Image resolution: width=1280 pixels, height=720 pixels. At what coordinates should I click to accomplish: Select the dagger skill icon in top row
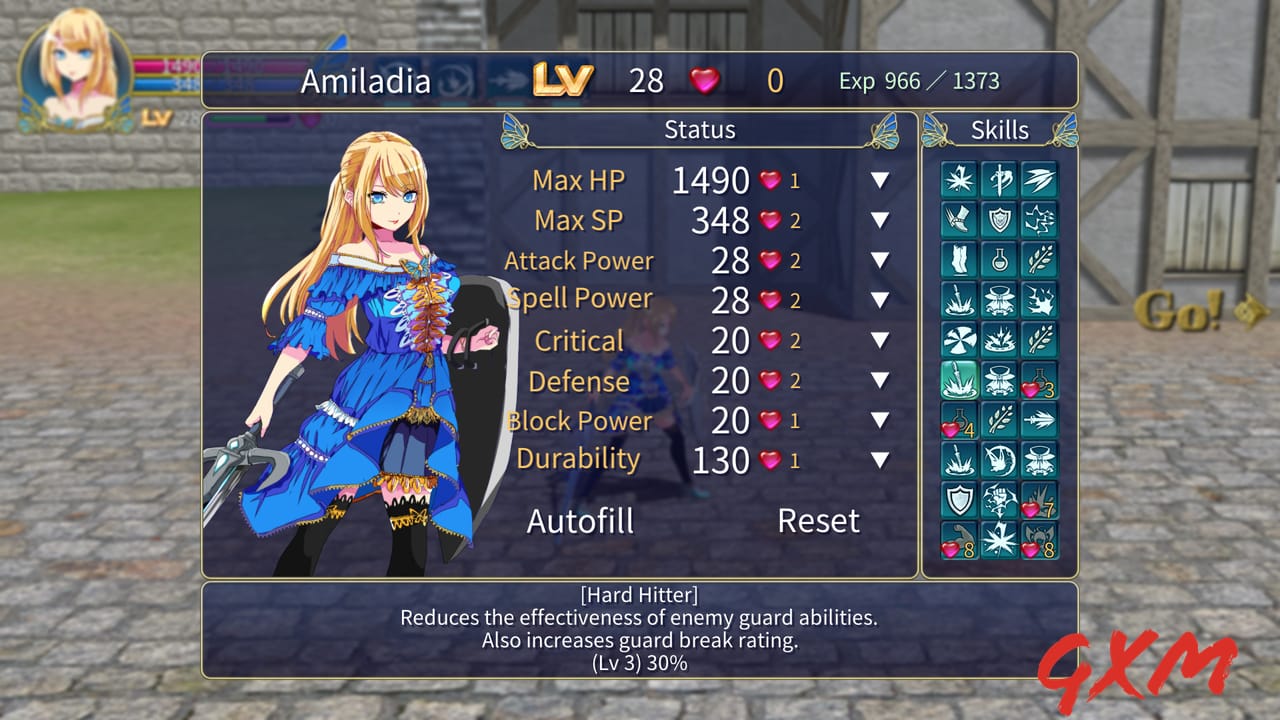click(x=998, y=177)
